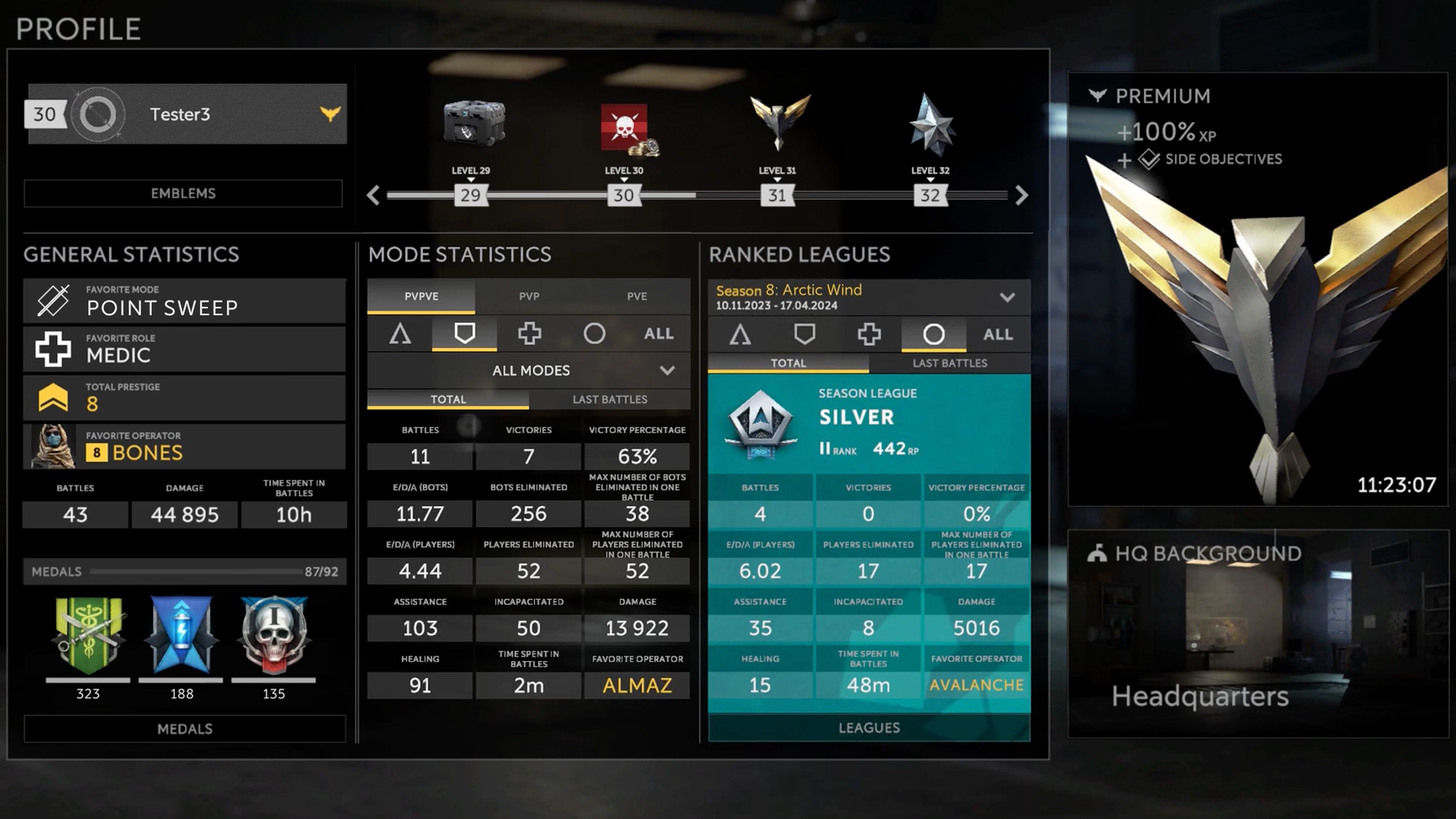The height and width of the screenshot is (819, 1456).
Task: Switch to the PVP mode tab
Action: point(529,296)
